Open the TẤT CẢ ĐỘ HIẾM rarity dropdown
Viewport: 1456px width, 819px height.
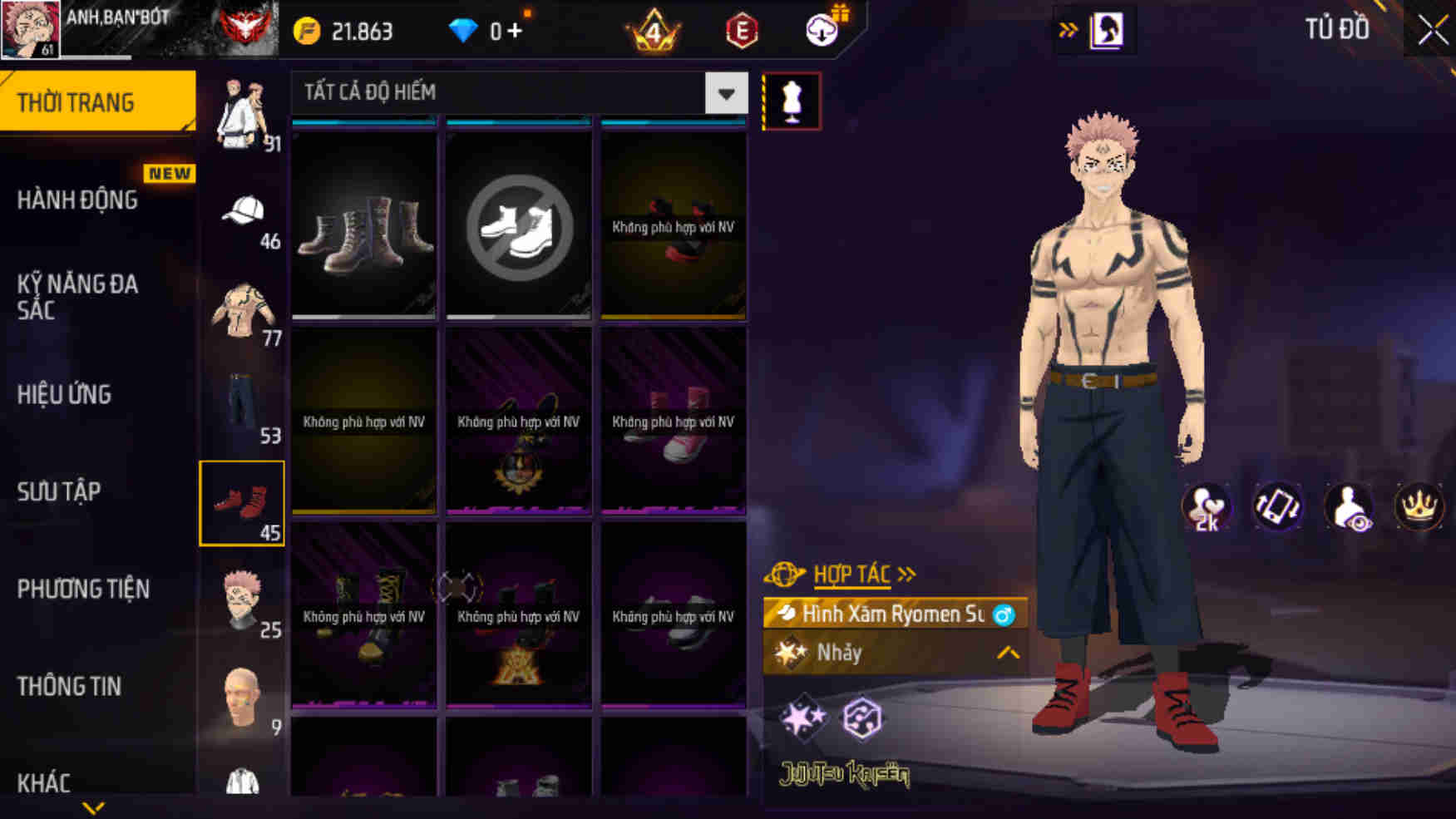tap(516, 93)
